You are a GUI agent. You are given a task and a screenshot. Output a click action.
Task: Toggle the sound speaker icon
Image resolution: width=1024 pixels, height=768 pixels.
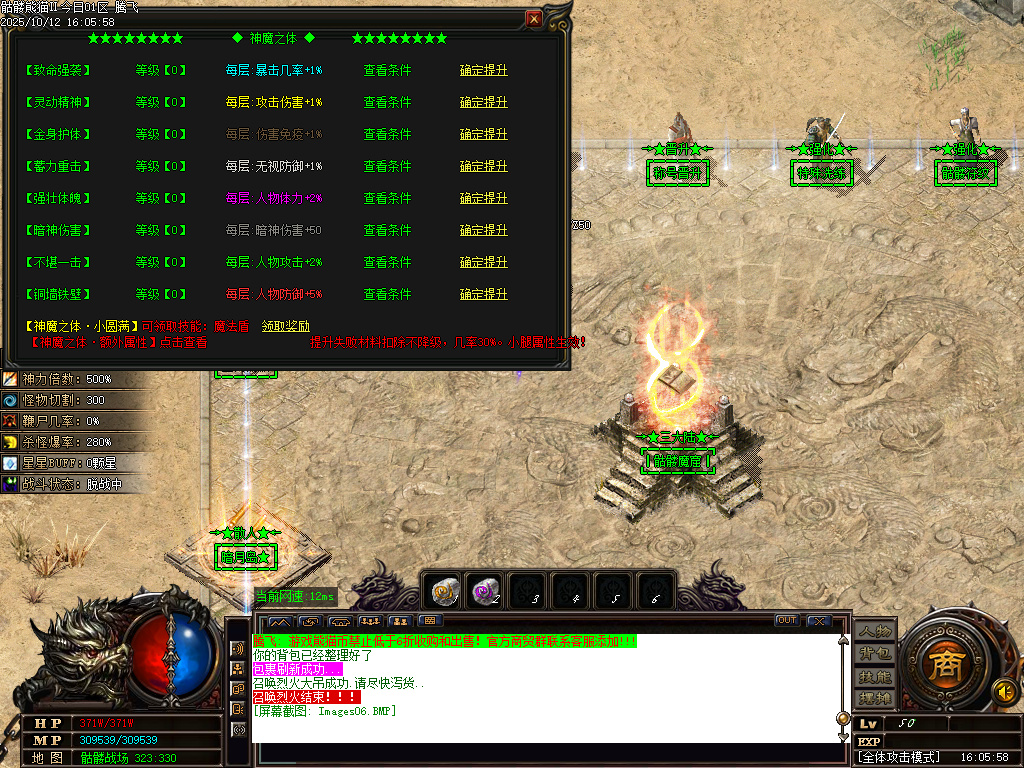point(1004,691)
